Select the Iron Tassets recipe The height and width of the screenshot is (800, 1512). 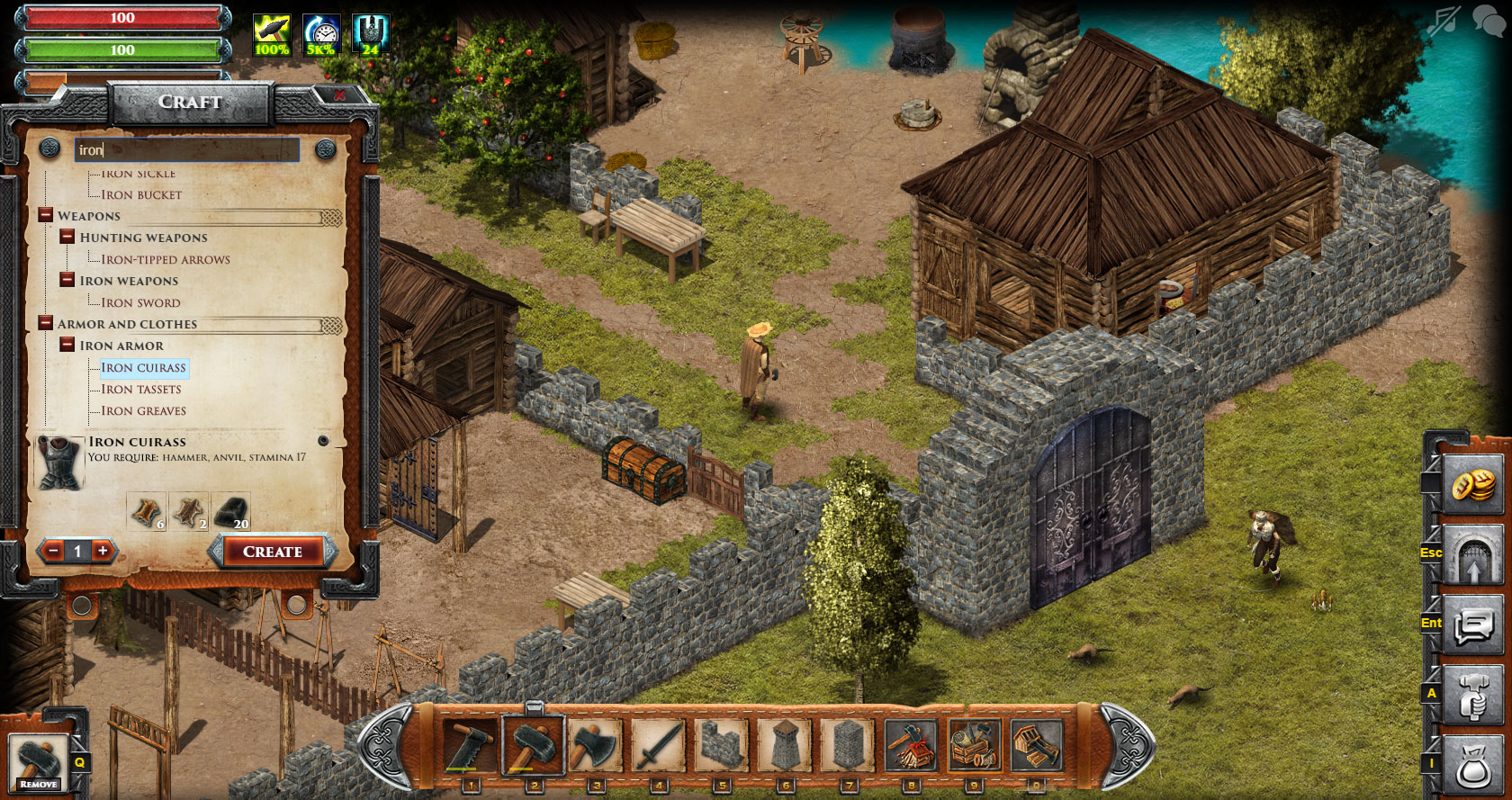point(141,390)
